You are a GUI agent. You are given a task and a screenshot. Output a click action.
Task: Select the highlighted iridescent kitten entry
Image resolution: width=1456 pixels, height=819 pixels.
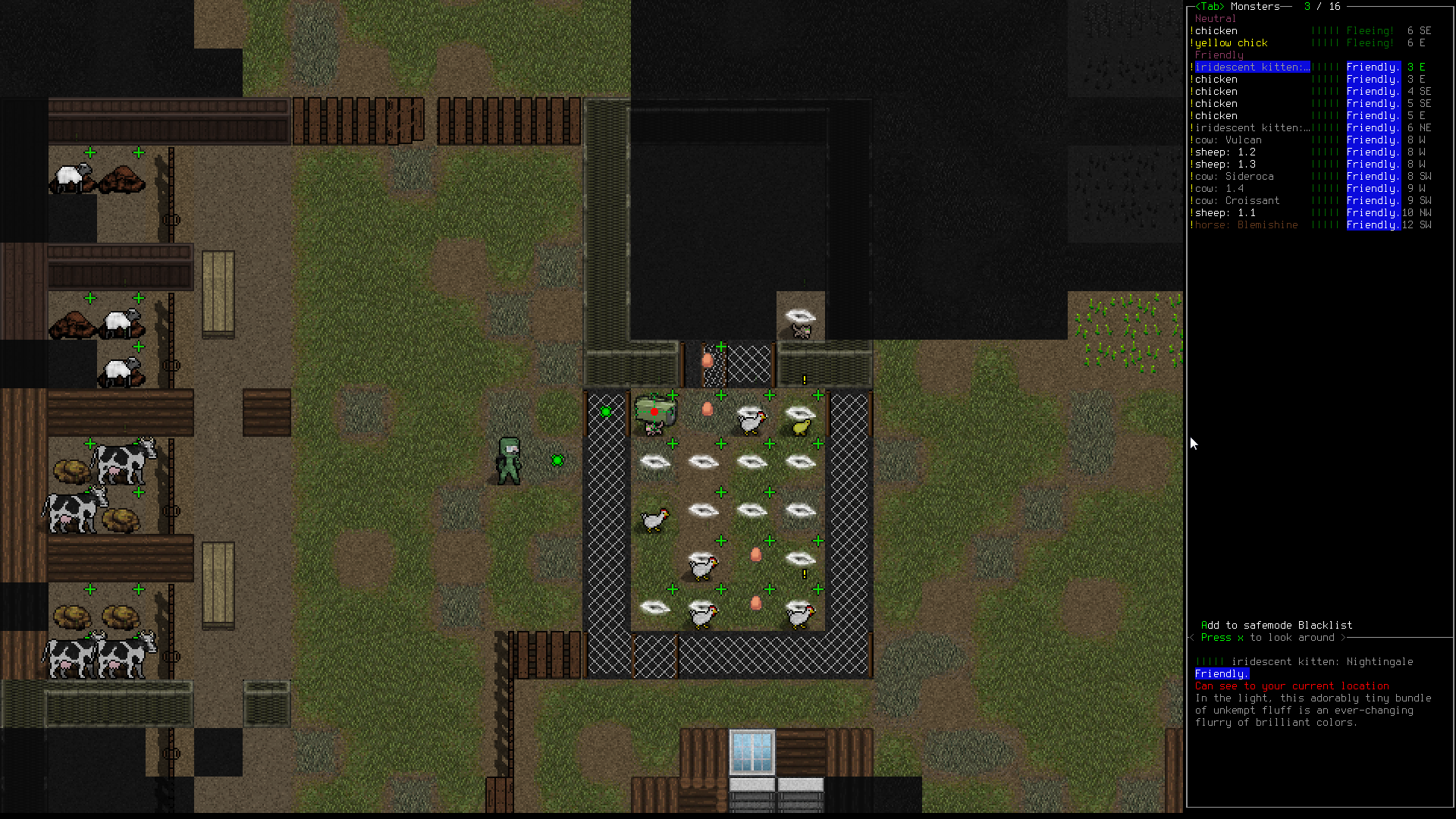pos(1251,67)
